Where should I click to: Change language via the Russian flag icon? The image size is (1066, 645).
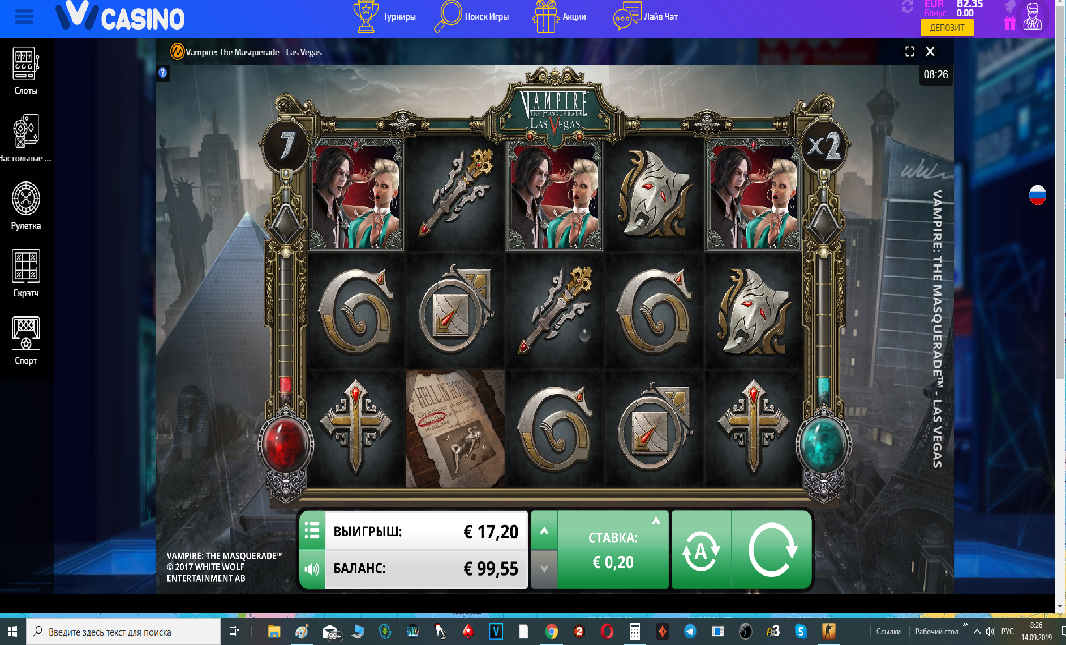tap(1037, 195)
